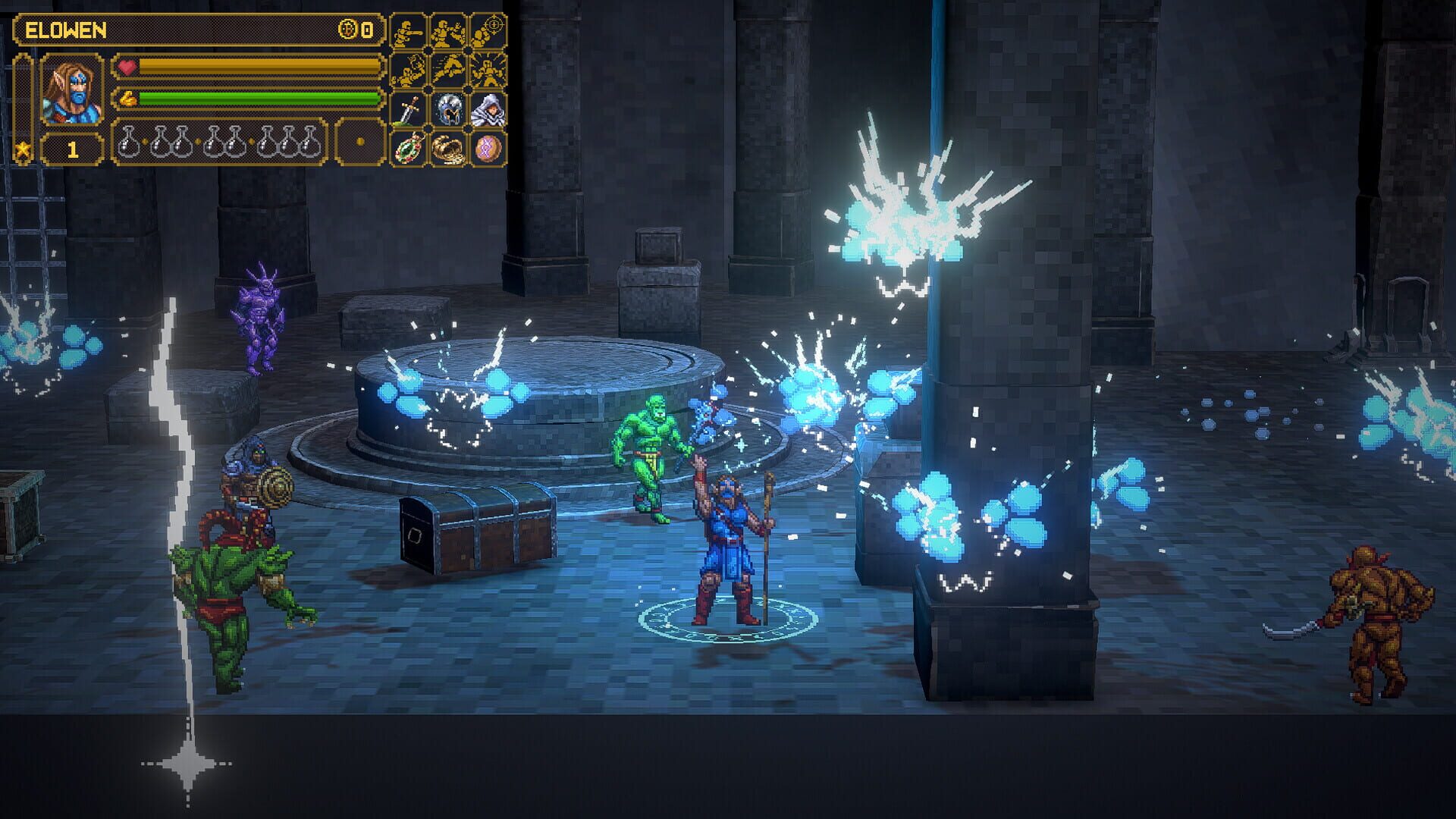Inspect the equipped sword slot
Image resolution: width=1456 pixels, height=819 pixels.
(408, 111)
